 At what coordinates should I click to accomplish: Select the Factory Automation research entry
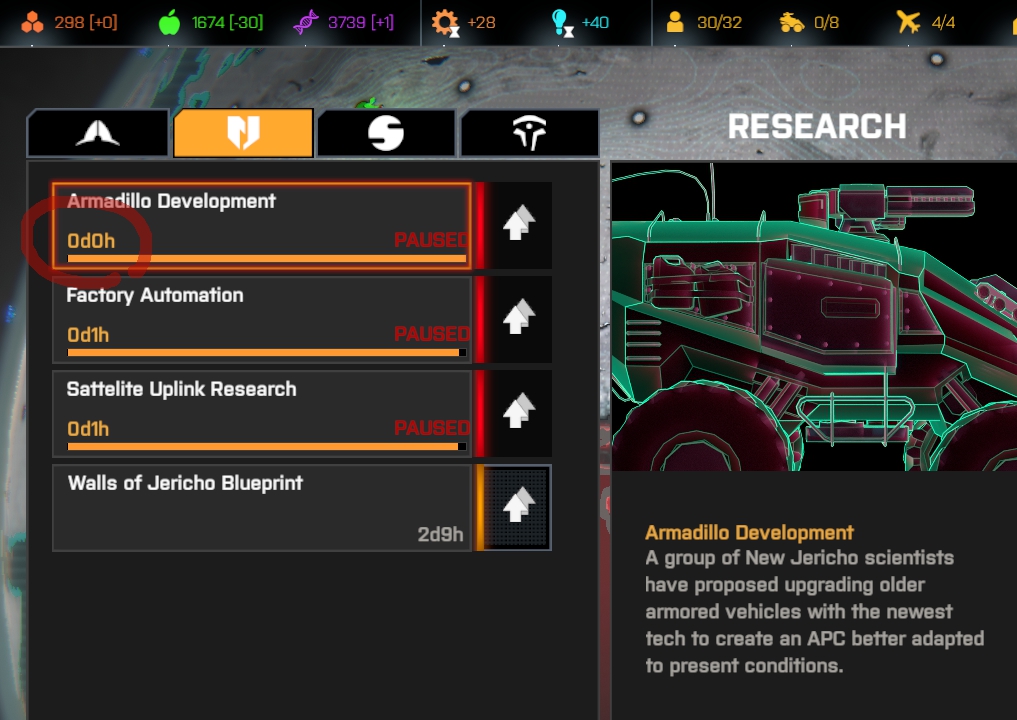[x=262, y=319]
